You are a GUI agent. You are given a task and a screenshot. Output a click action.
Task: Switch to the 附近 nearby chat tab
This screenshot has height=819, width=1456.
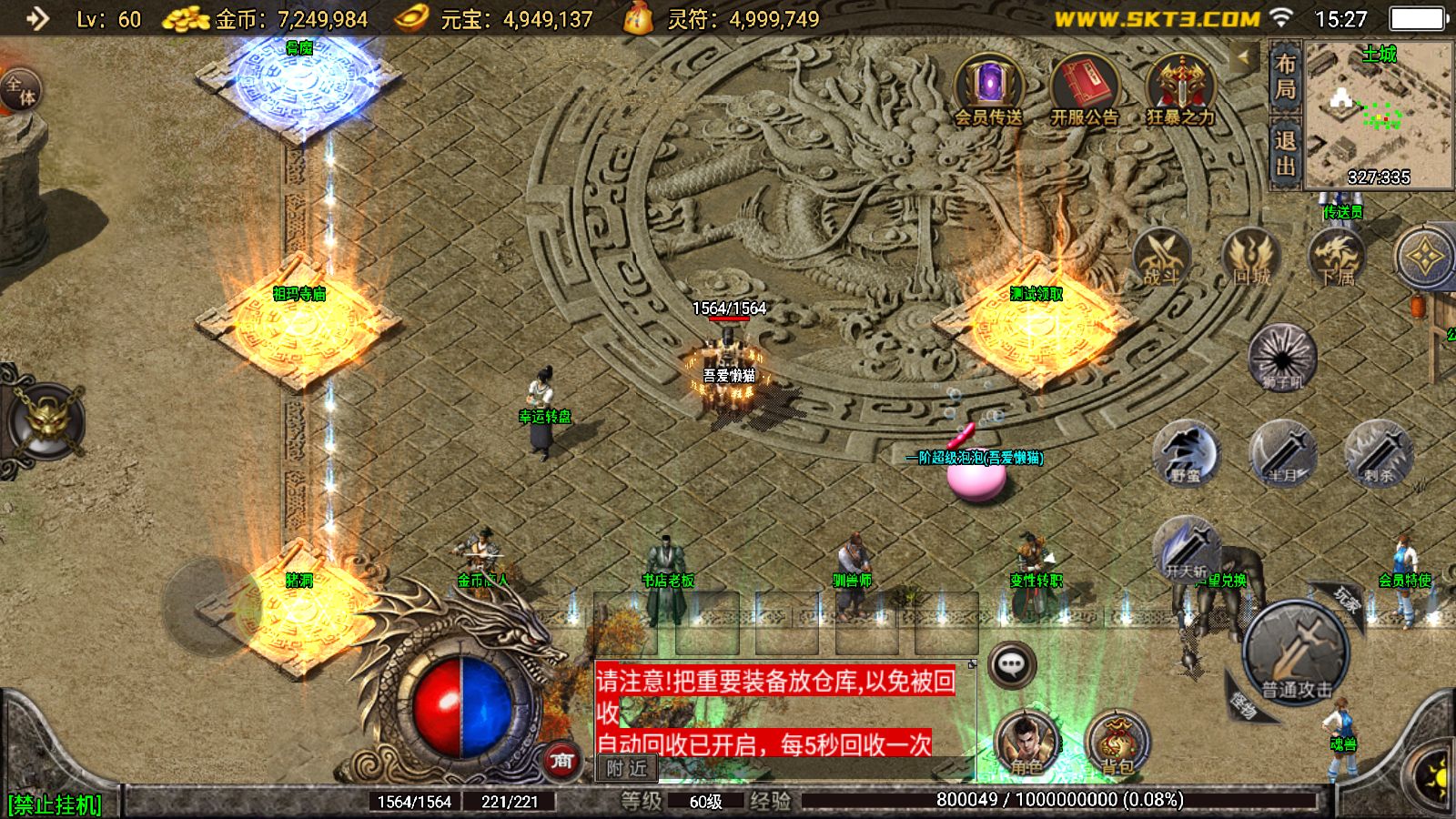click(x=627, y=769)
